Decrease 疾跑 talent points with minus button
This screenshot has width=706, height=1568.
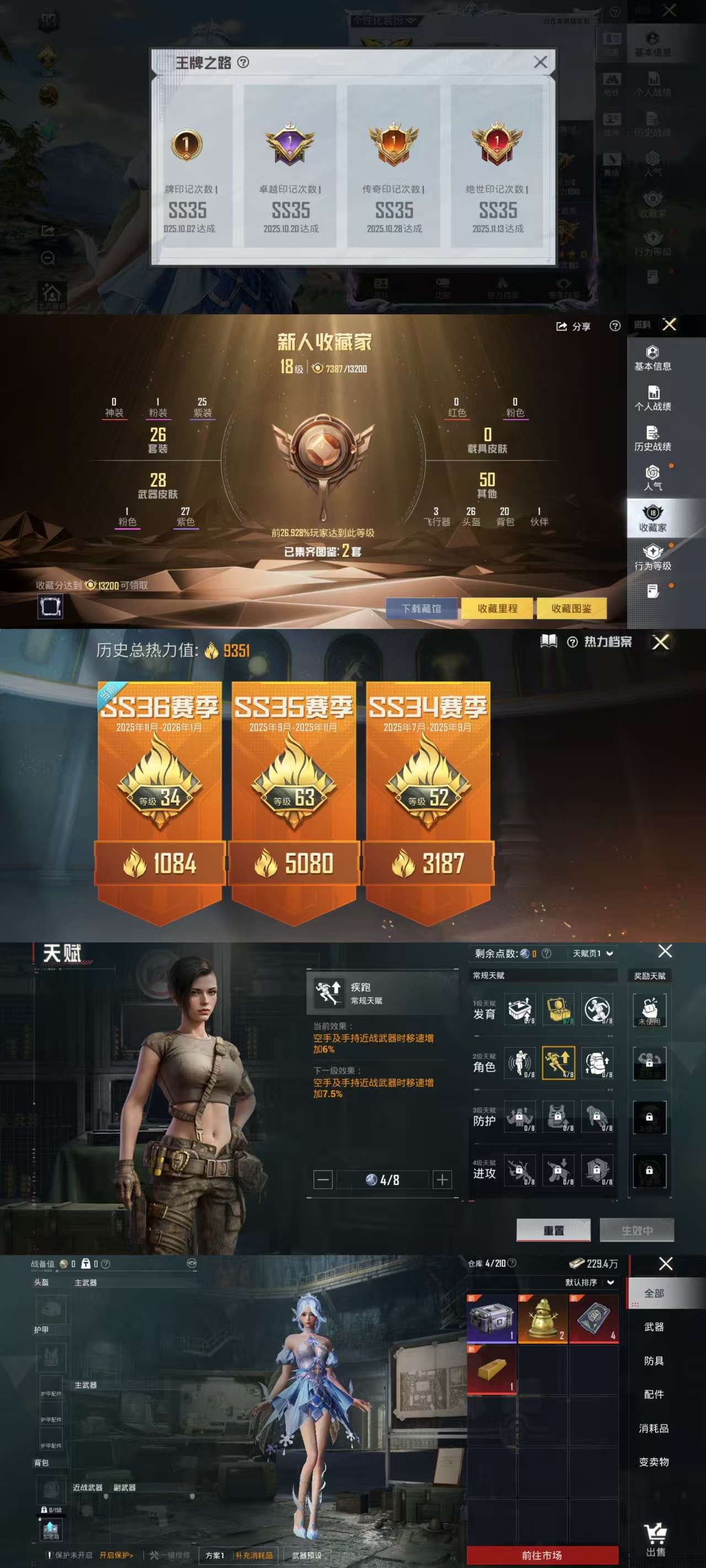pyautogui.click(x=323, y=1180)
